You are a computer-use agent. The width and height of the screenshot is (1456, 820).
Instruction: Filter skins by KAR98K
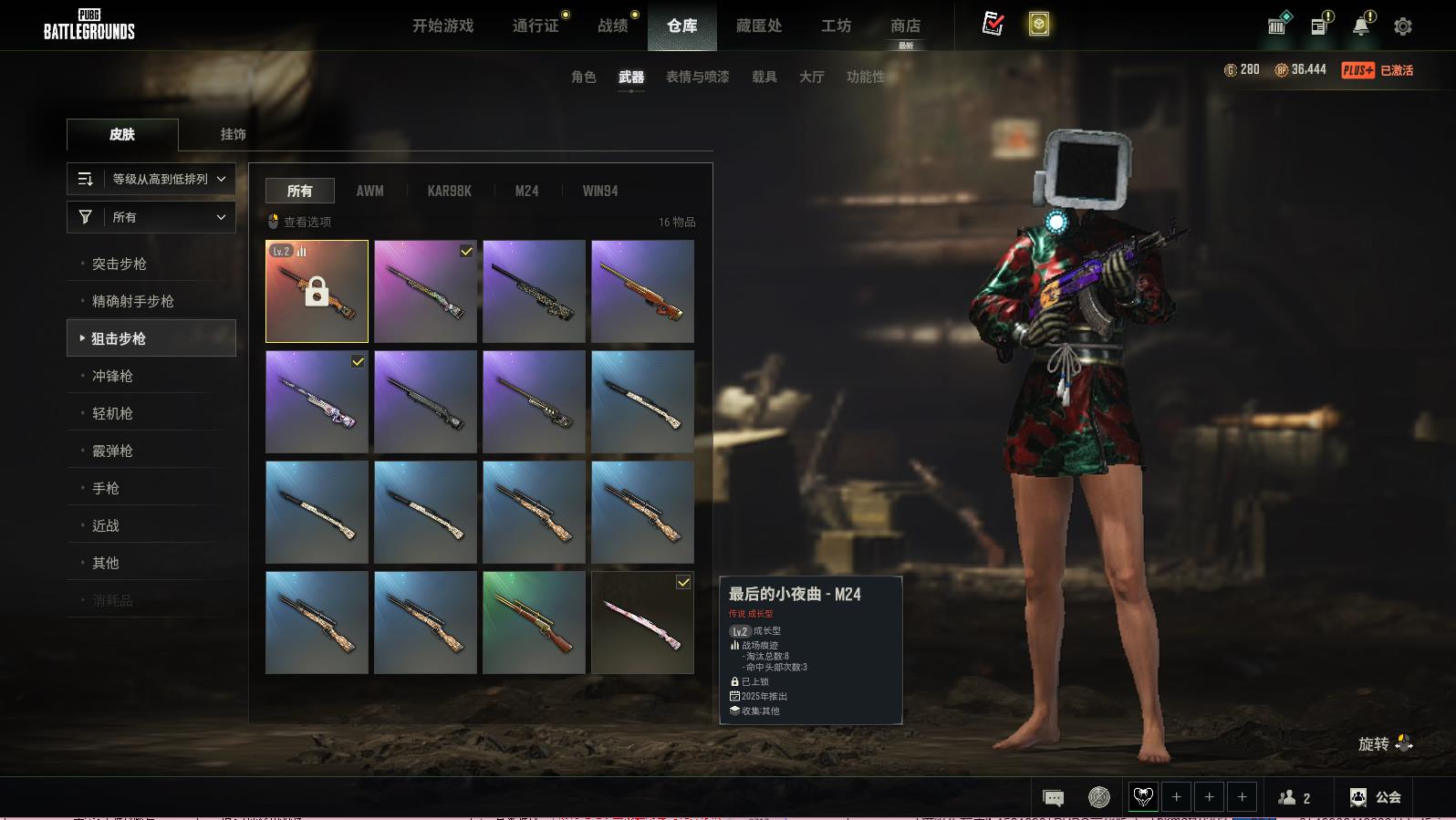click(x=449, y=191)
